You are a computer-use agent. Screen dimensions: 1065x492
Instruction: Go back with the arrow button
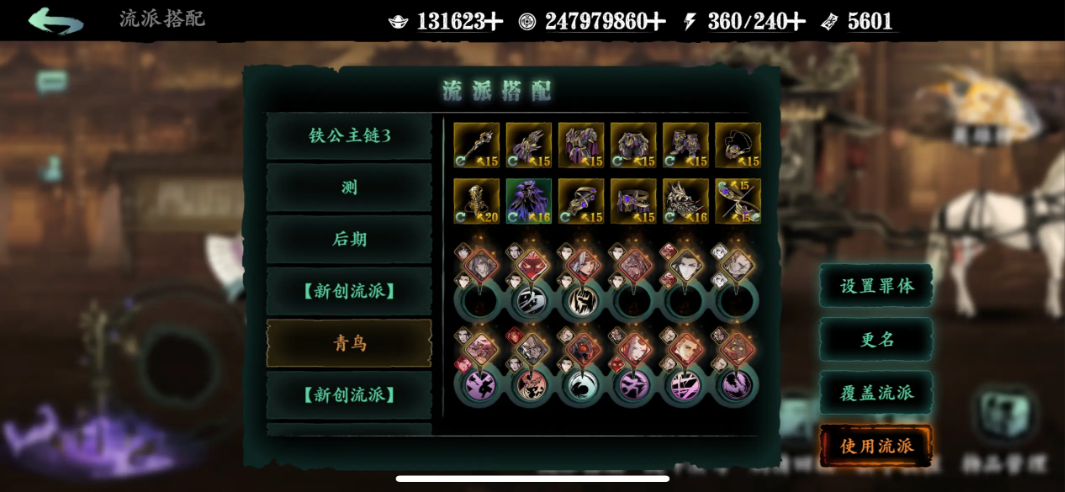click(55, 20)
